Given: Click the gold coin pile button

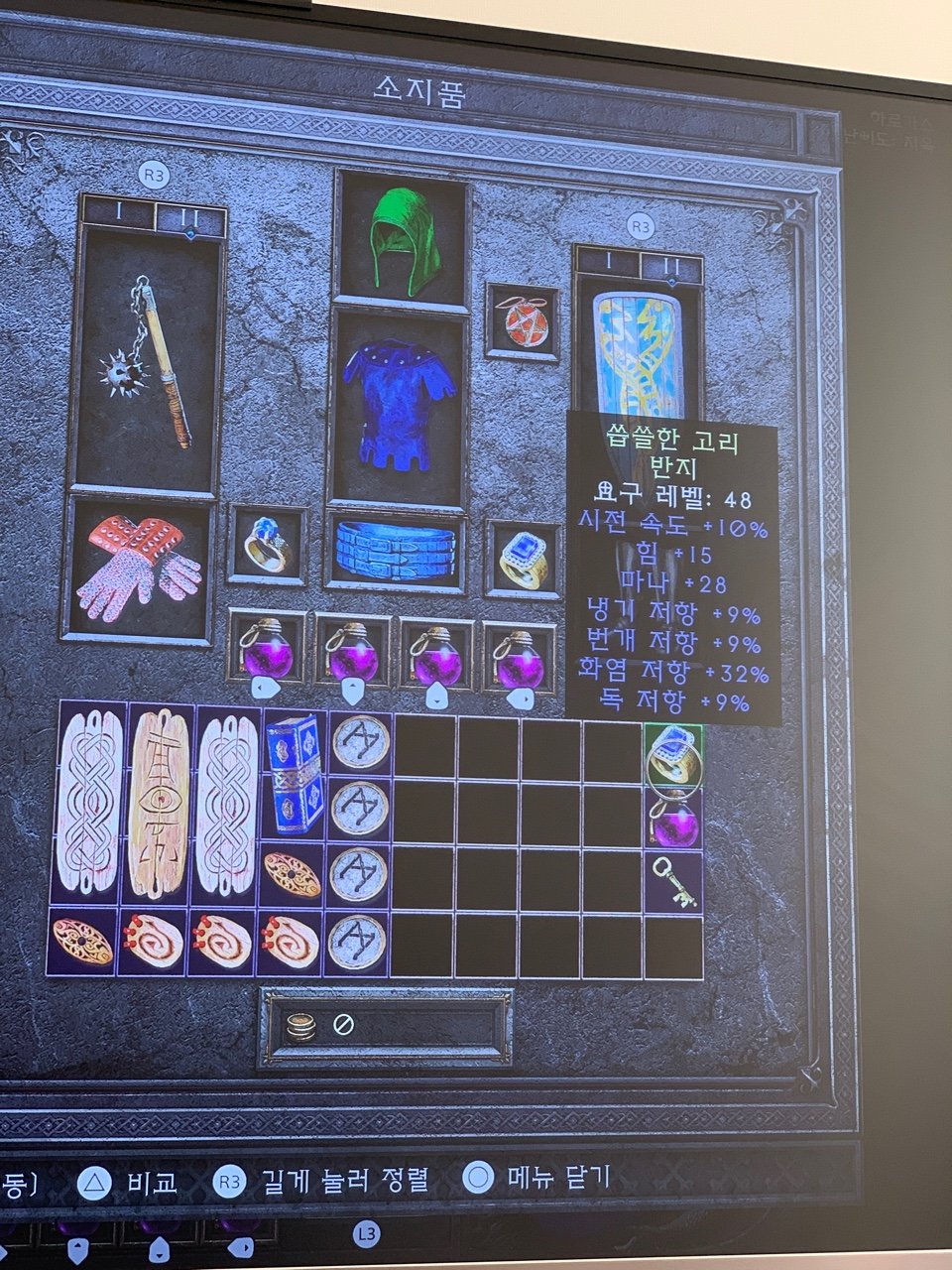Looking at the screenshot, I should tap(300, 1026).
